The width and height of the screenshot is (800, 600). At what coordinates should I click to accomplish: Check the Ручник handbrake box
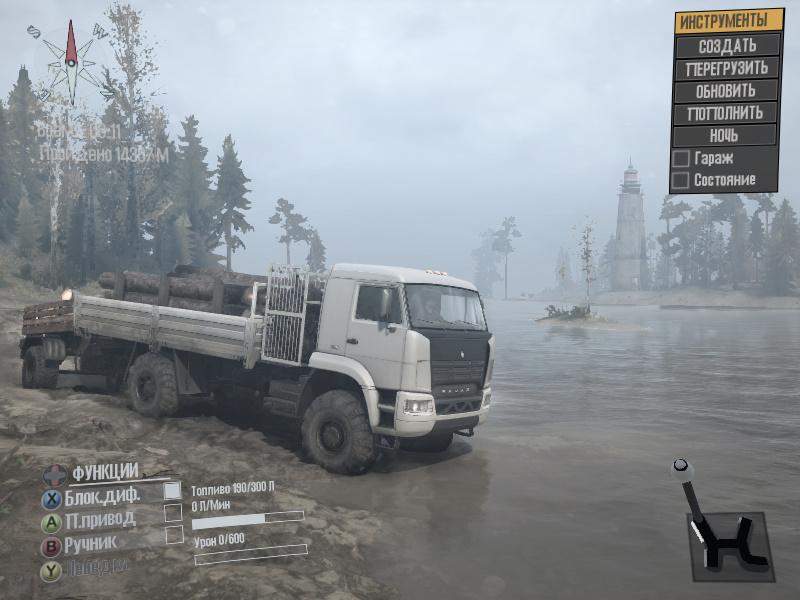pyautogui.click(x=173, y=535)
